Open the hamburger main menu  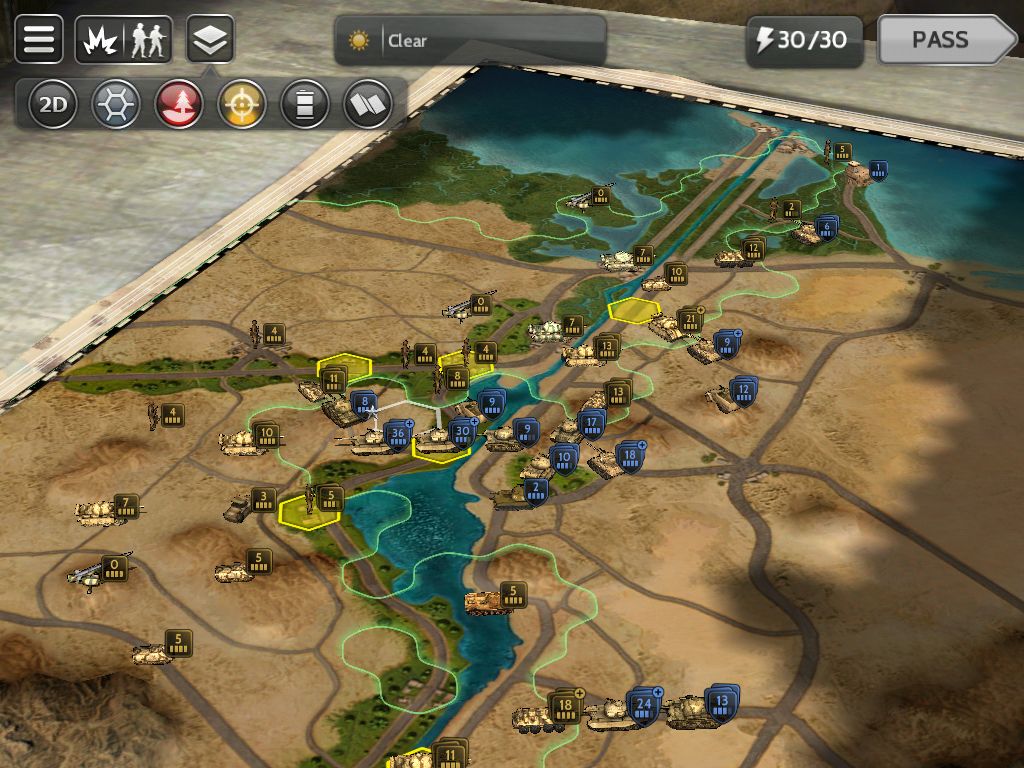(39, 40)
